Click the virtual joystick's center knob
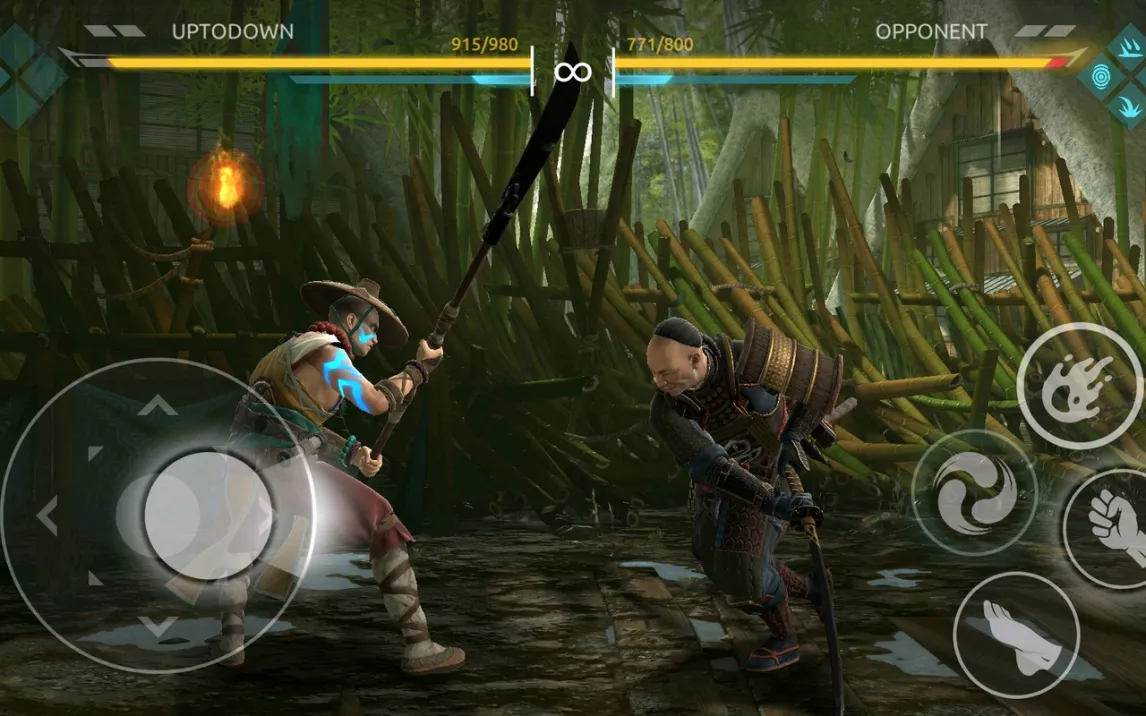Screen dimensions: 1146x716 [x=207, y=515]
